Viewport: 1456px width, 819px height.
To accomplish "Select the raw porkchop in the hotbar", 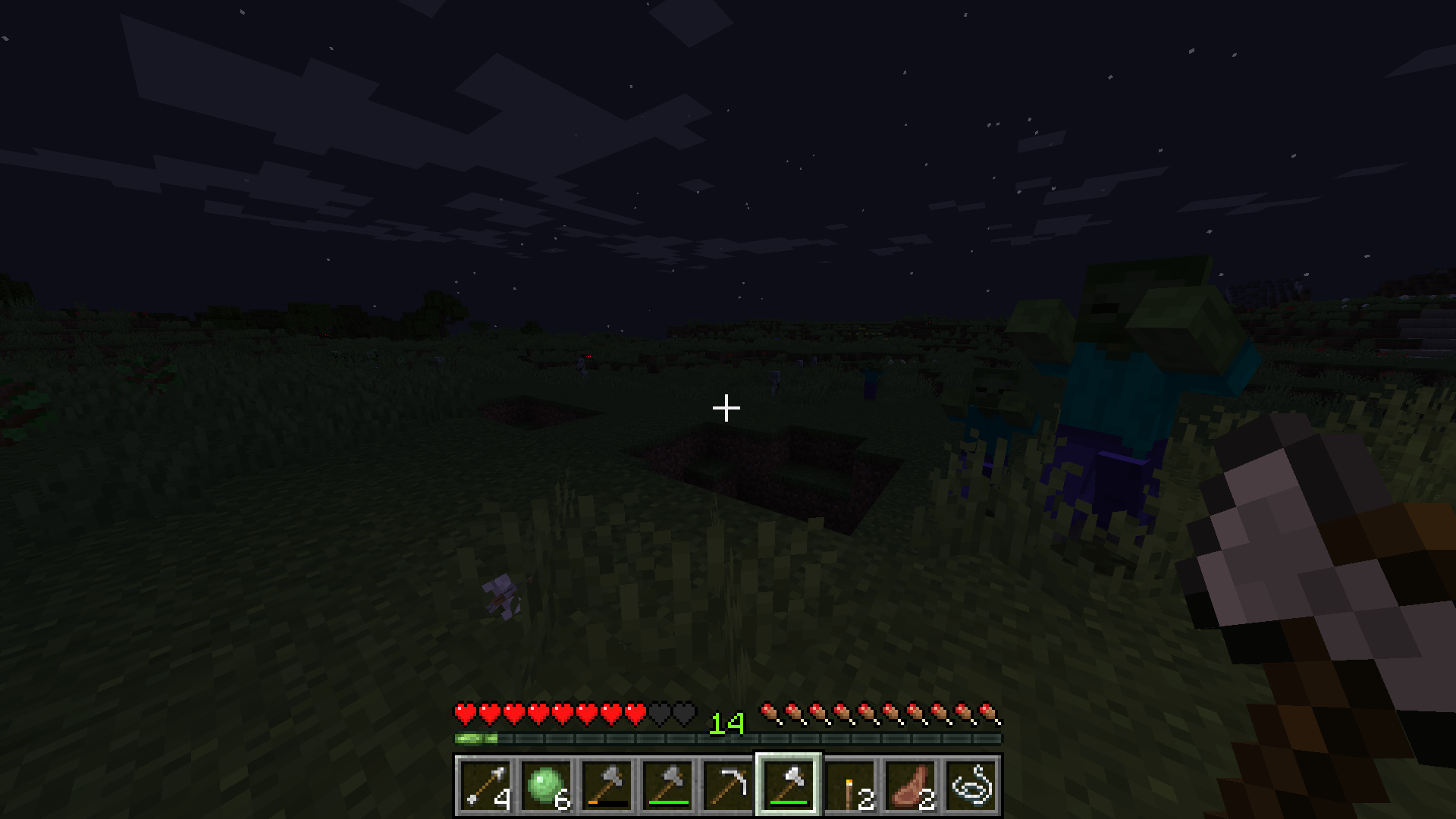I will tap(910, 786).
